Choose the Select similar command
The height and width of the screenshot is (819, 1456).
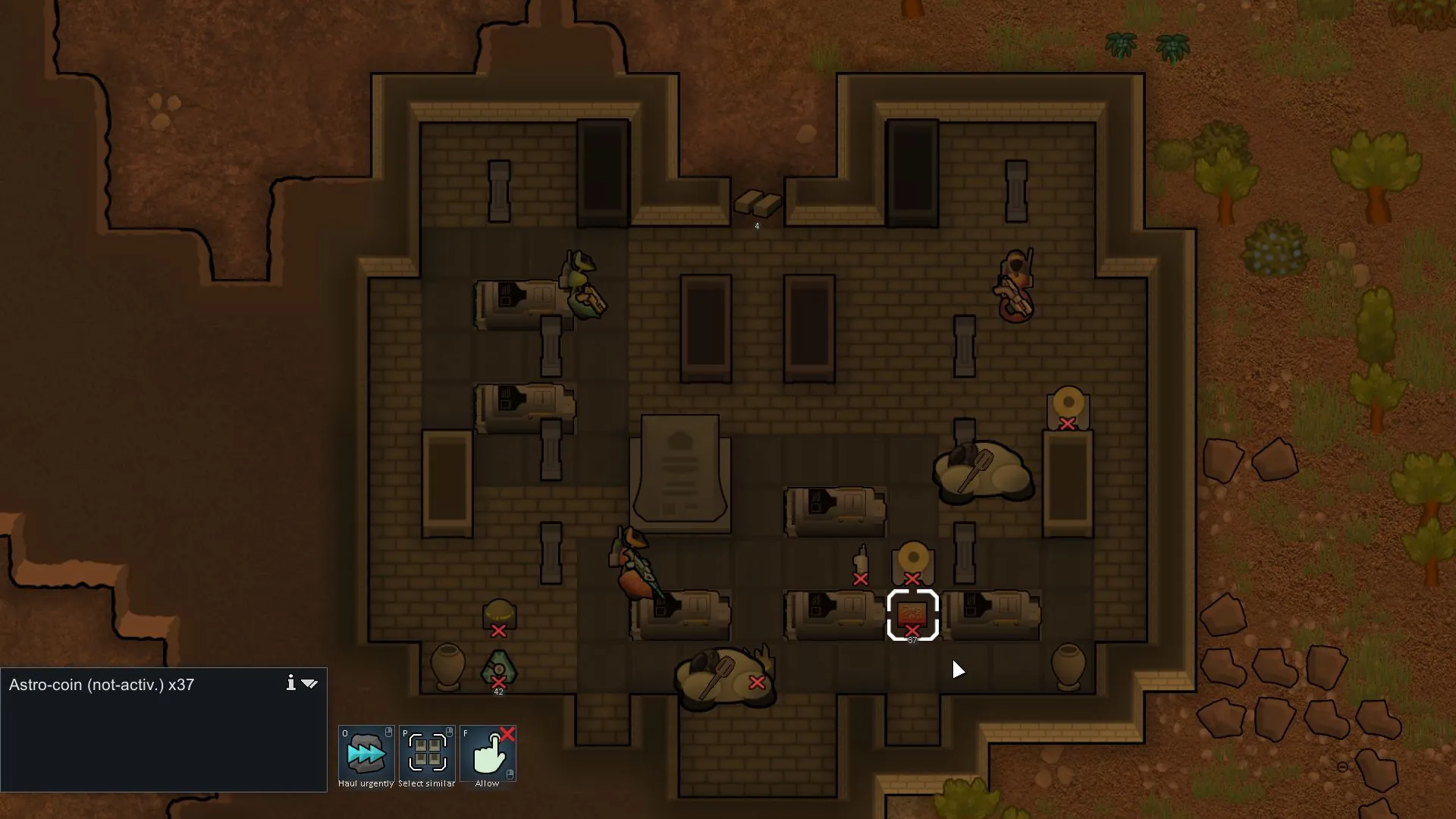(x=427, y=753)
